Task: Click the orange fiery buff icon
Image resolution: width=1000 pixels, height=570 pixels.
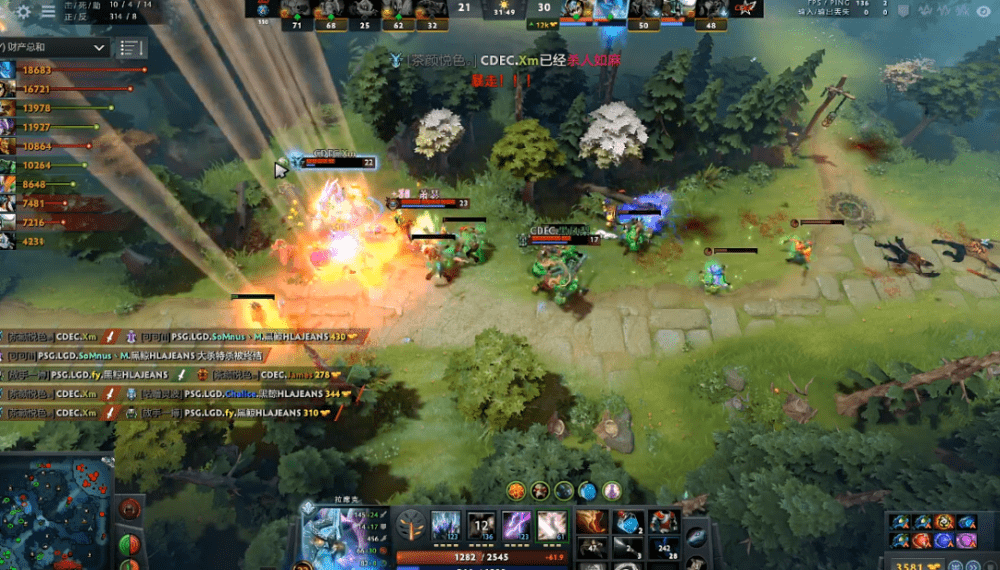Action: click(x=516, y=490)
